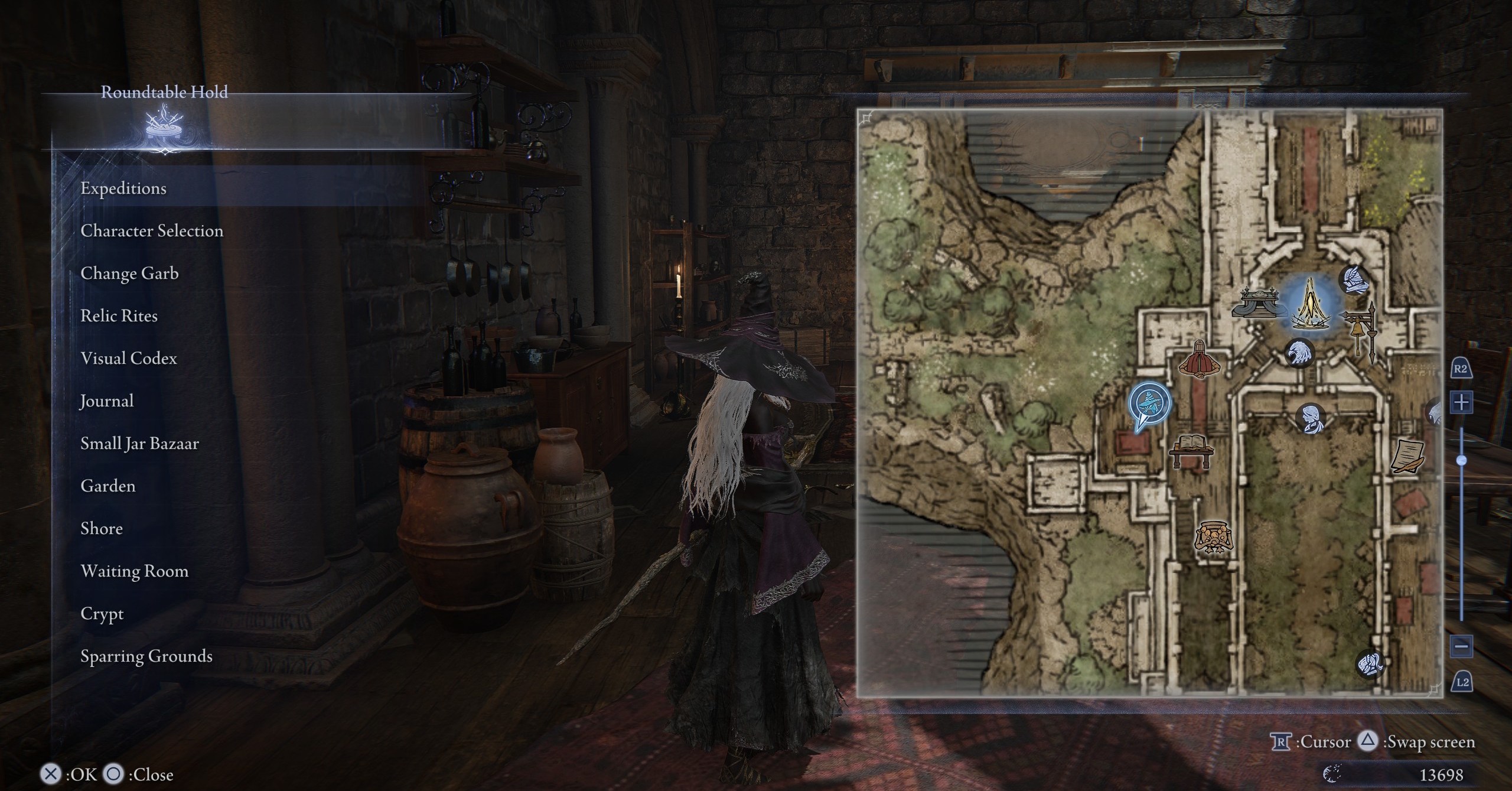Open the Crypt menu entry

pos(102,614)
